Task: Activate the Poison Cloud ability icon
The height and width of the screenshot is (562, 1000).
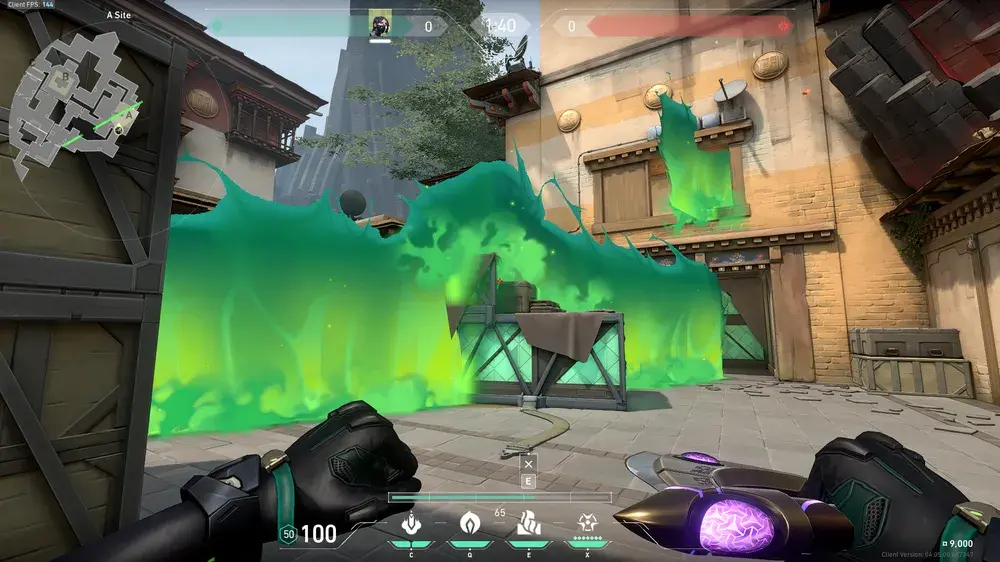Action: click(x=468, y=523)
